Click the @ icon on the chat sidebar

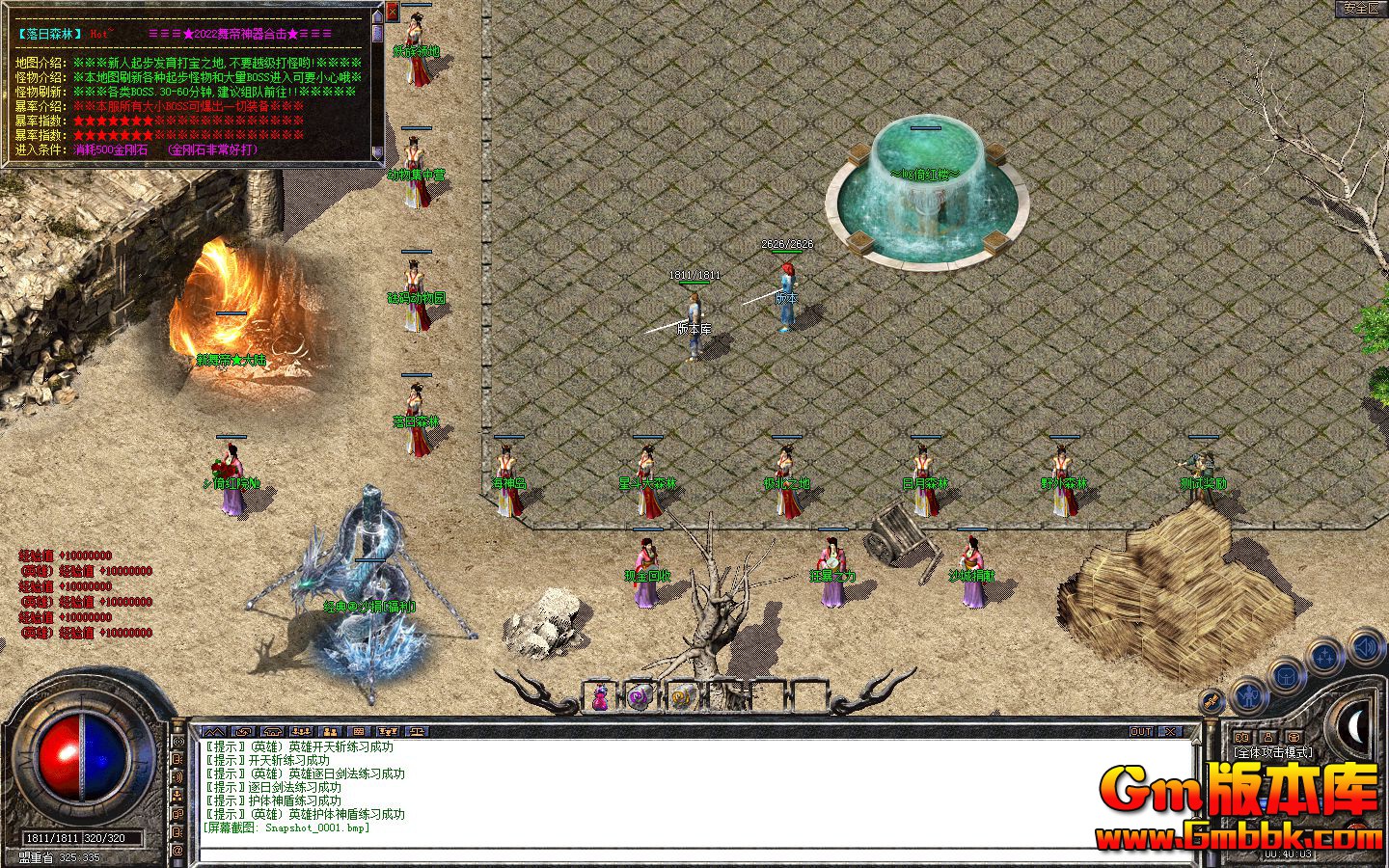click(177, 850)
